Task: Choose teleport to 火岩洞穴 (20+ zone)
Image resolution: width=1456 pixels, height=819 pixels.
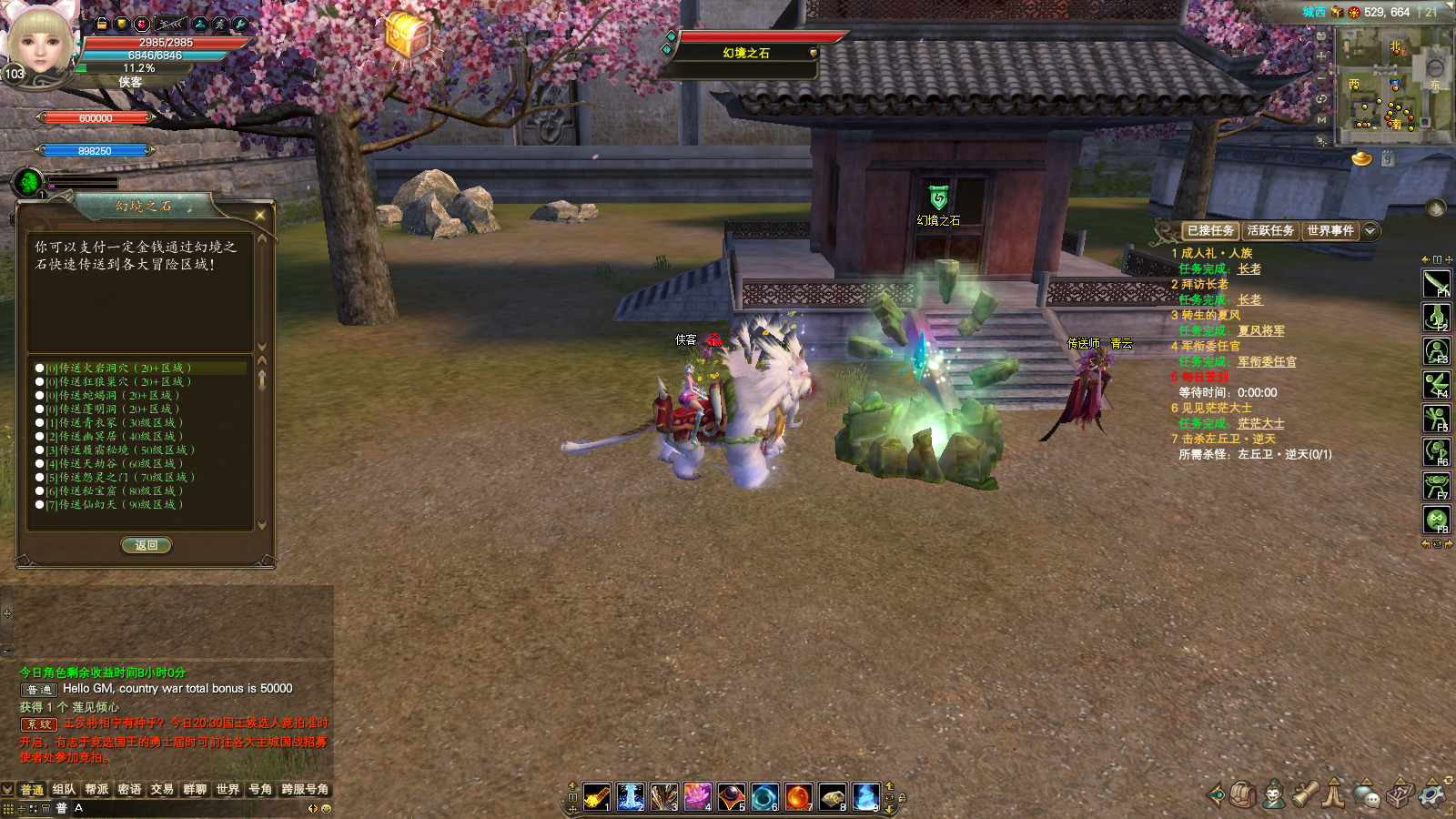Action: (x=120, y=369)
